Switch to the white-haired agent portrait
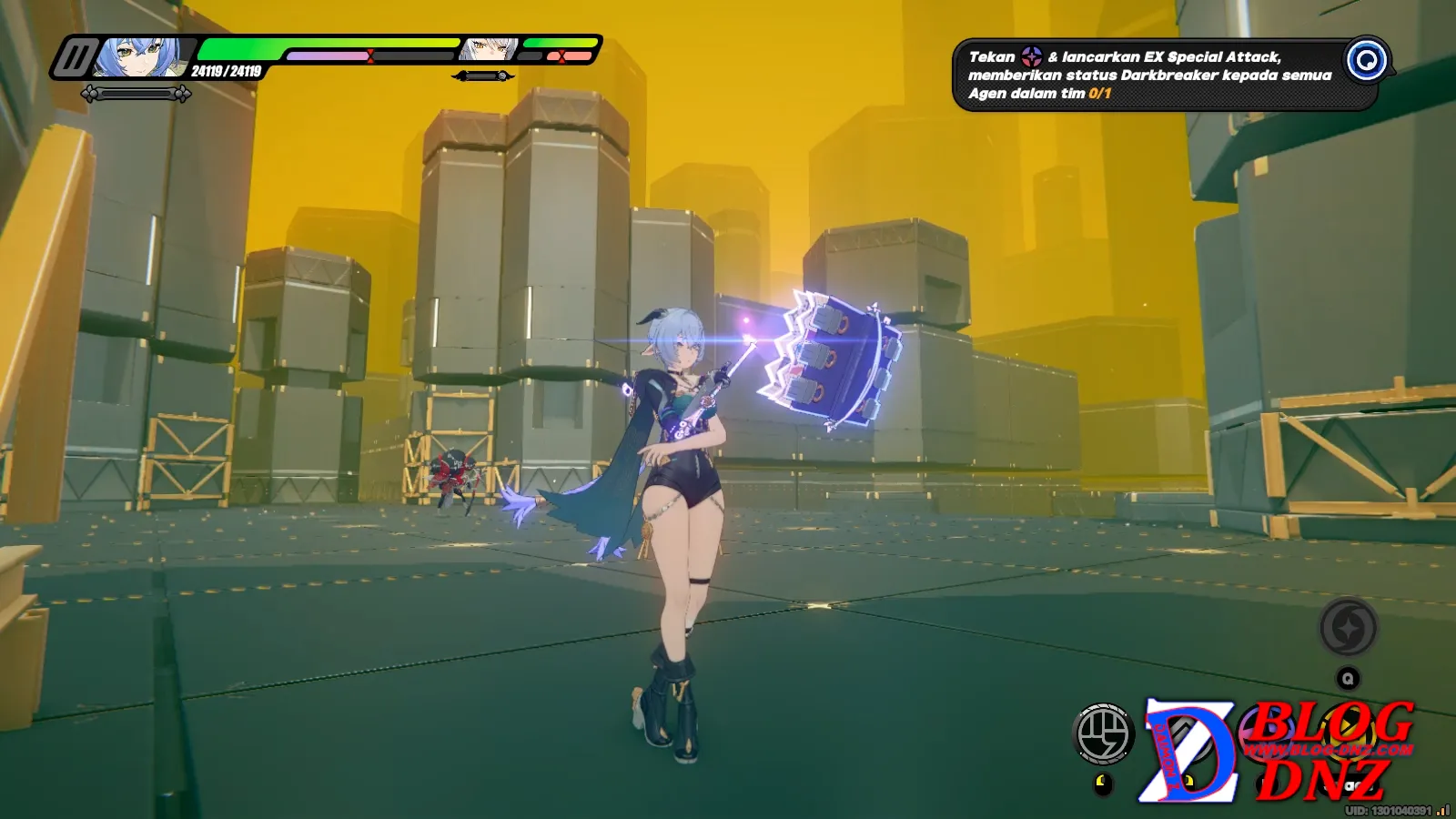 pos(489,49)
